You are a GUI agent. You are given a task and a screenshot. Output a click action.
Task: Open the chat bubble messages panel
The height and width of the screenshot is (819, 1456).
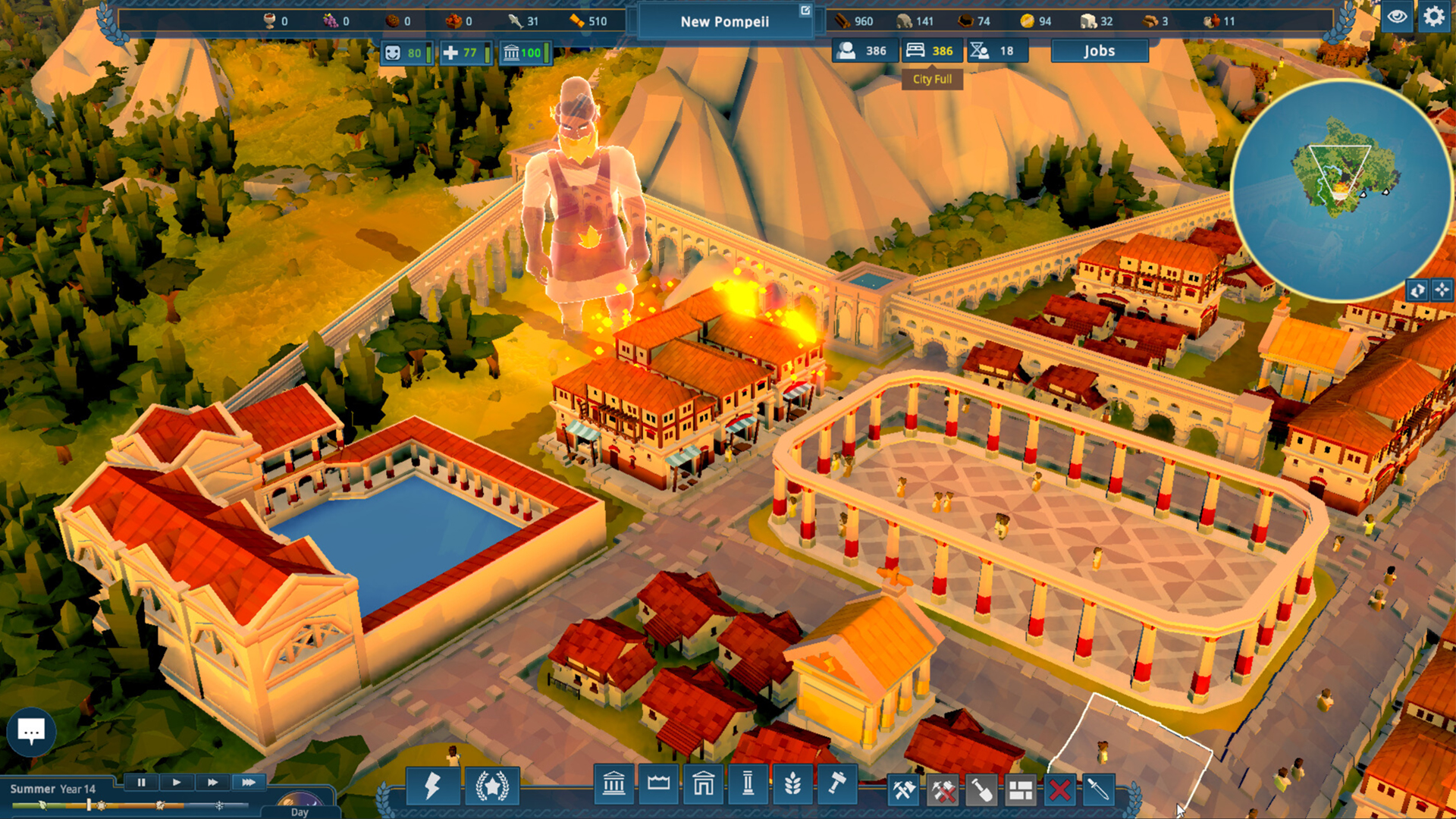click(31, 731)
